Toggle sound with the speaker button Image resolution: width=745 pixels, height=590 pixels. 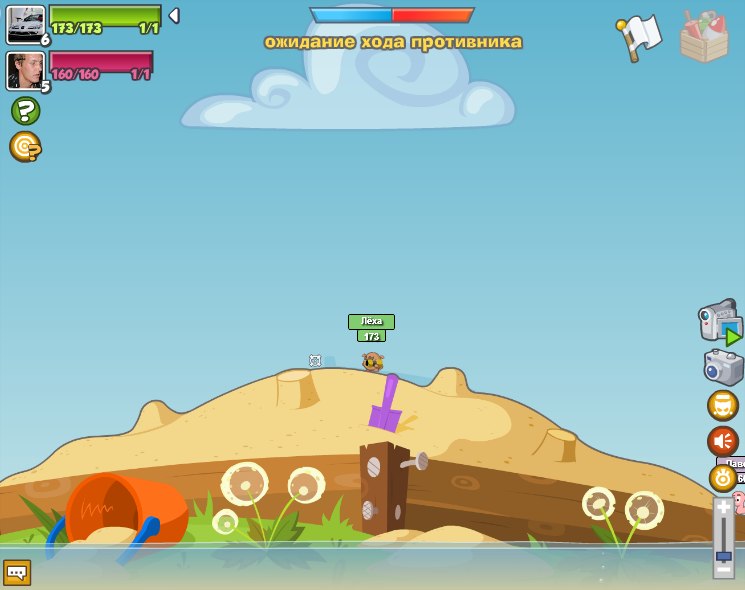click(x=722, y=441)
